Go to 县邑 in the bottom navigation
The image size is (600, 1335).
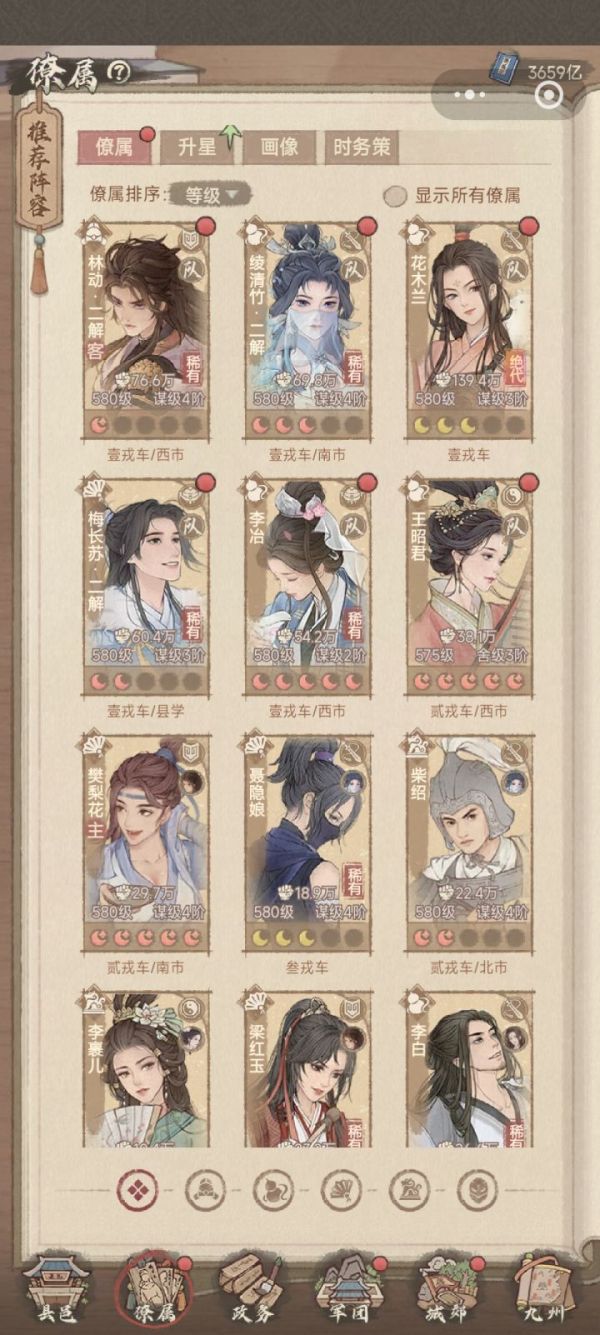(x=55, y=1288)
